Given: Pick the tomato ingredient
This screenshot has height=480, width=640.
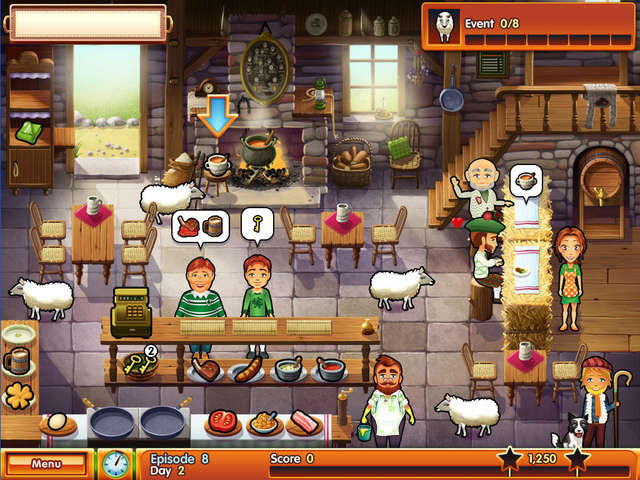Looking at the screenshot, I should [222, 423].
